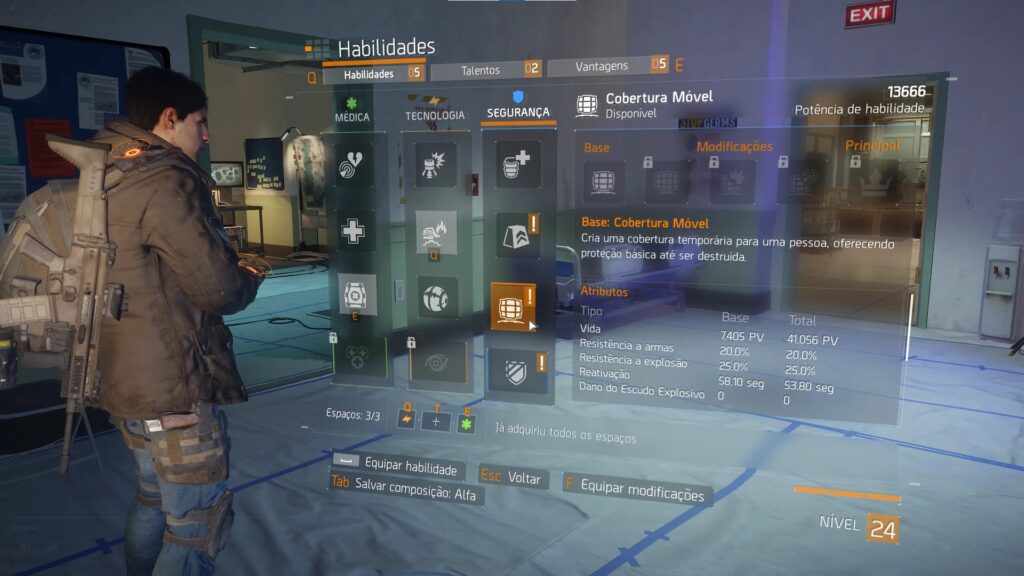Select the support station medical skill

coord(357,296)
